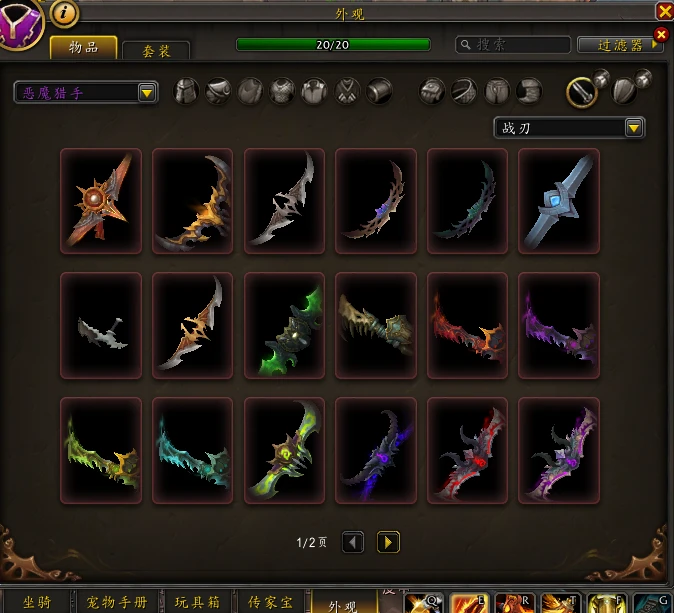
Task: Open the 坐骑 mounts tab
Action: [38, 602]
